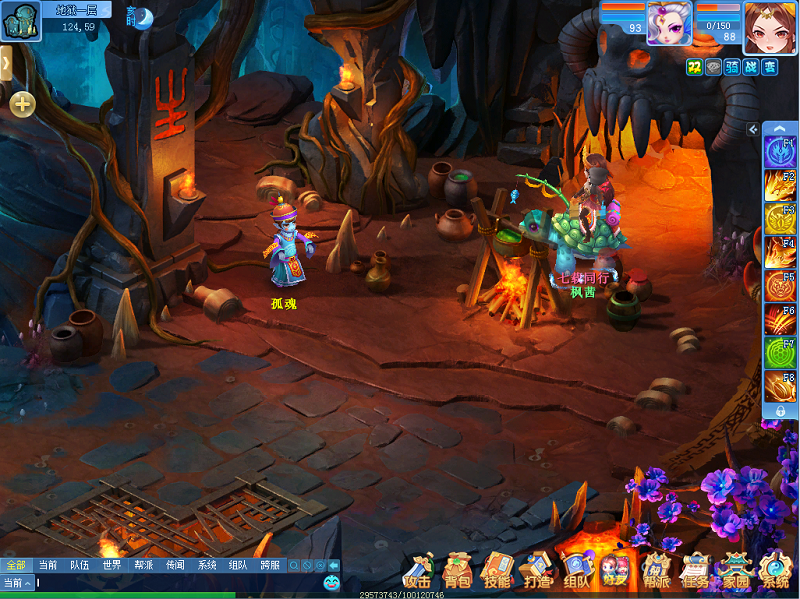This screenshot has height=599, width=800.
Task: Open the 技能 skills menu
Action: pyautogui.click(x=497, y=572)
